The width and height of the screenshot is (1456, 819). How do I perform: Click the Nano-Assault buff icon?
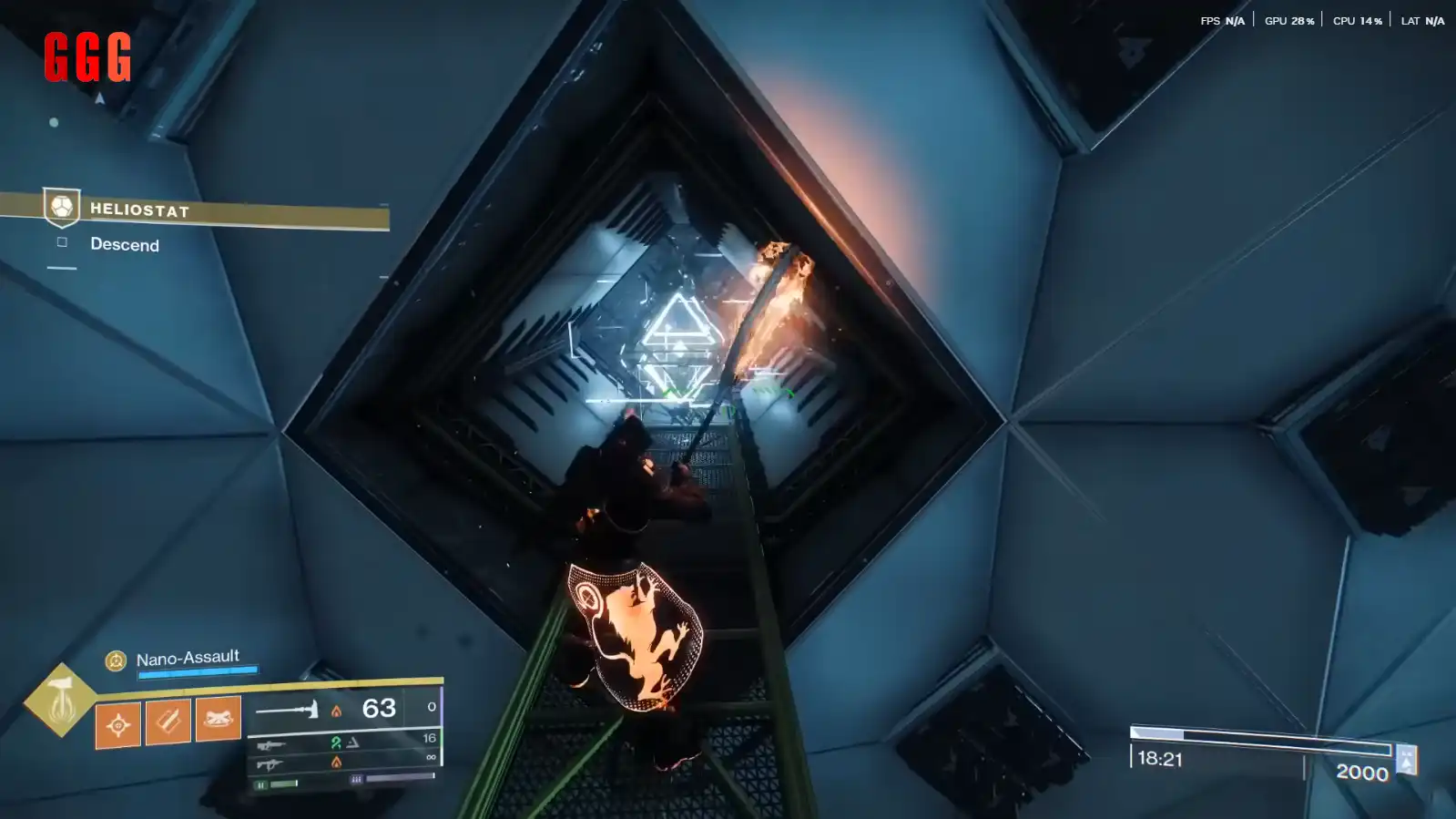pyautogui.click(x=116, y=660)
